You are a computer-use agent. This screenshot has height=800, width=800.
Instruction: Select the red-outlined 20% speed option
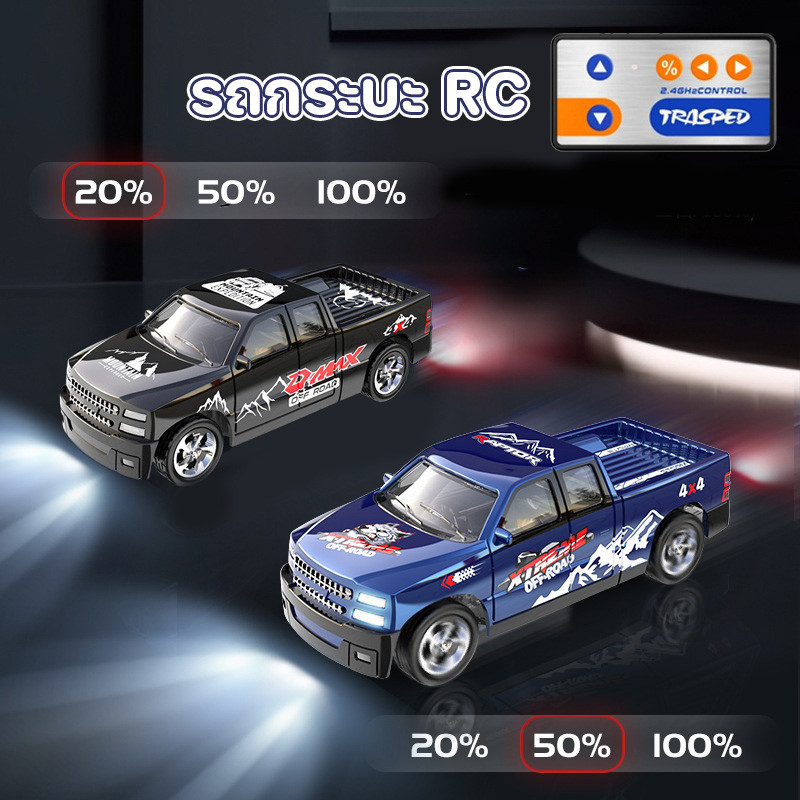[113, 191]
